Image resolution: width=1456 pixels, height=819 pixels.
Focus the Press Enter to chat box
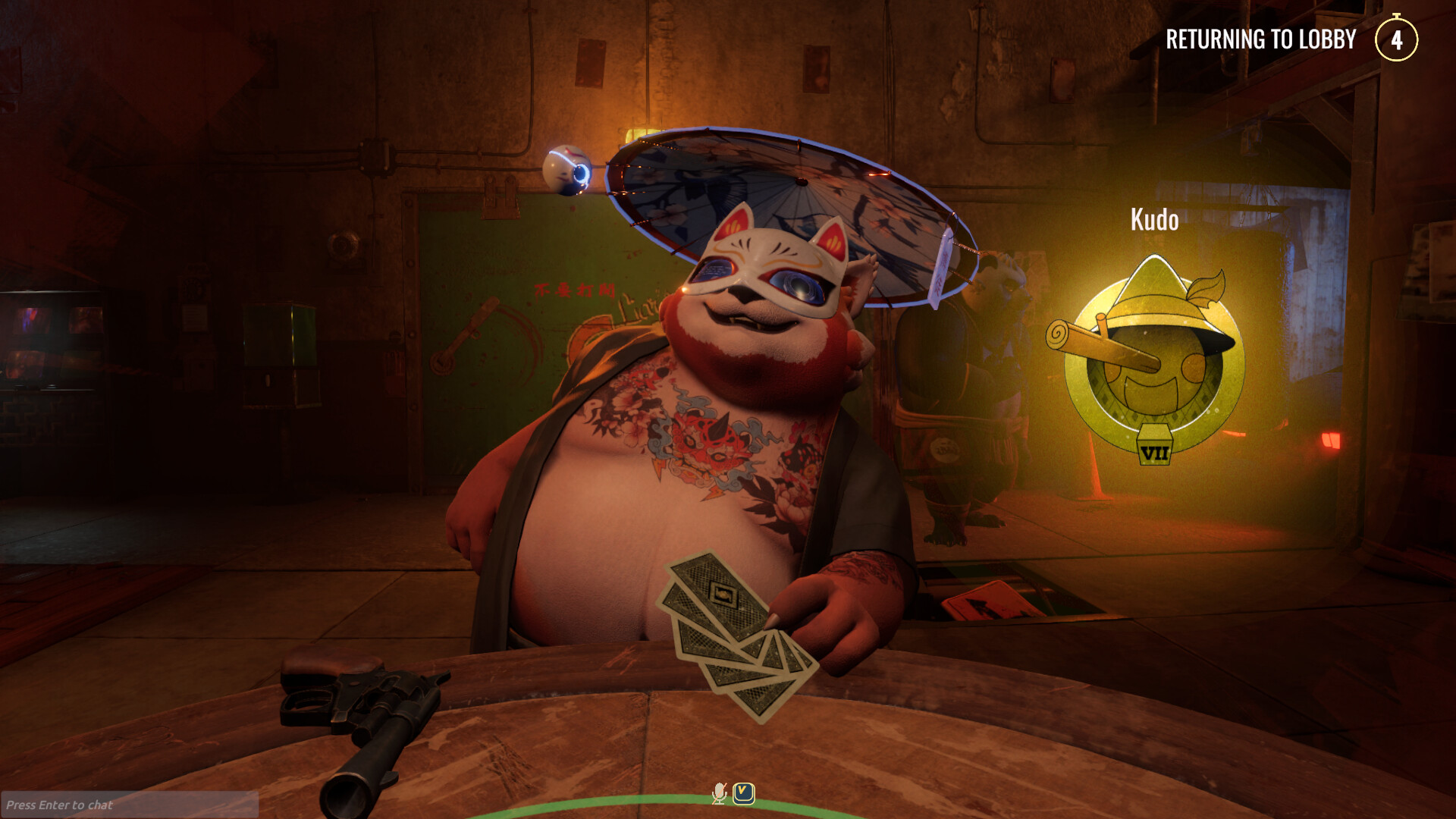tap(129, 805)
